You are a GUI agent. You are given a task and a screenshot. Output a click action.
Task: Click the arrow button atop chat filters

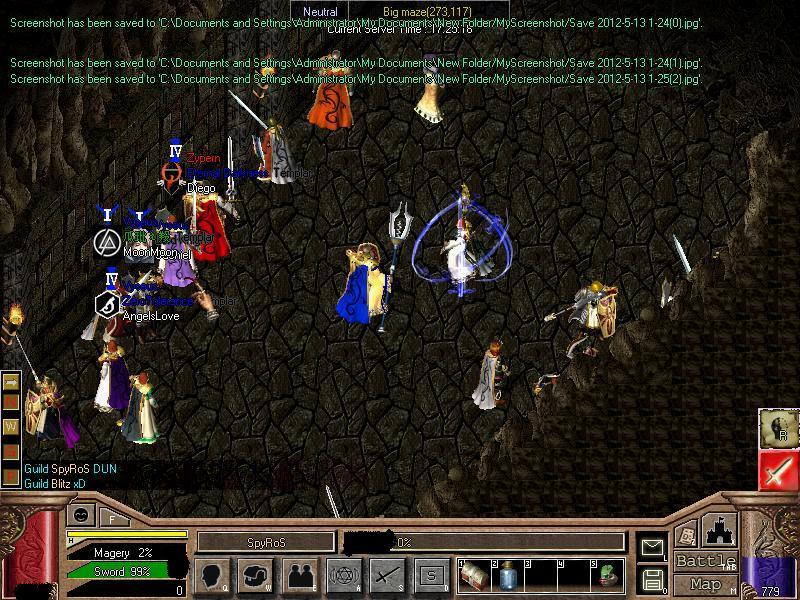tap(12, 382)
